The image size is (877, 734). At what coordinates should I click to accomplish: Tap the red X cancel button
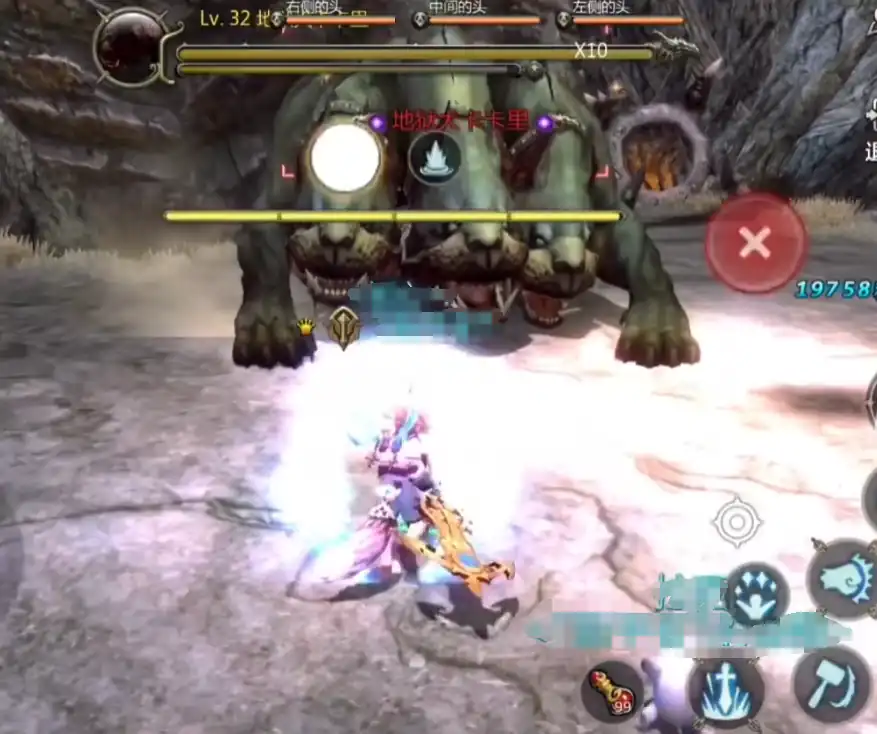(x=755, y=242)
